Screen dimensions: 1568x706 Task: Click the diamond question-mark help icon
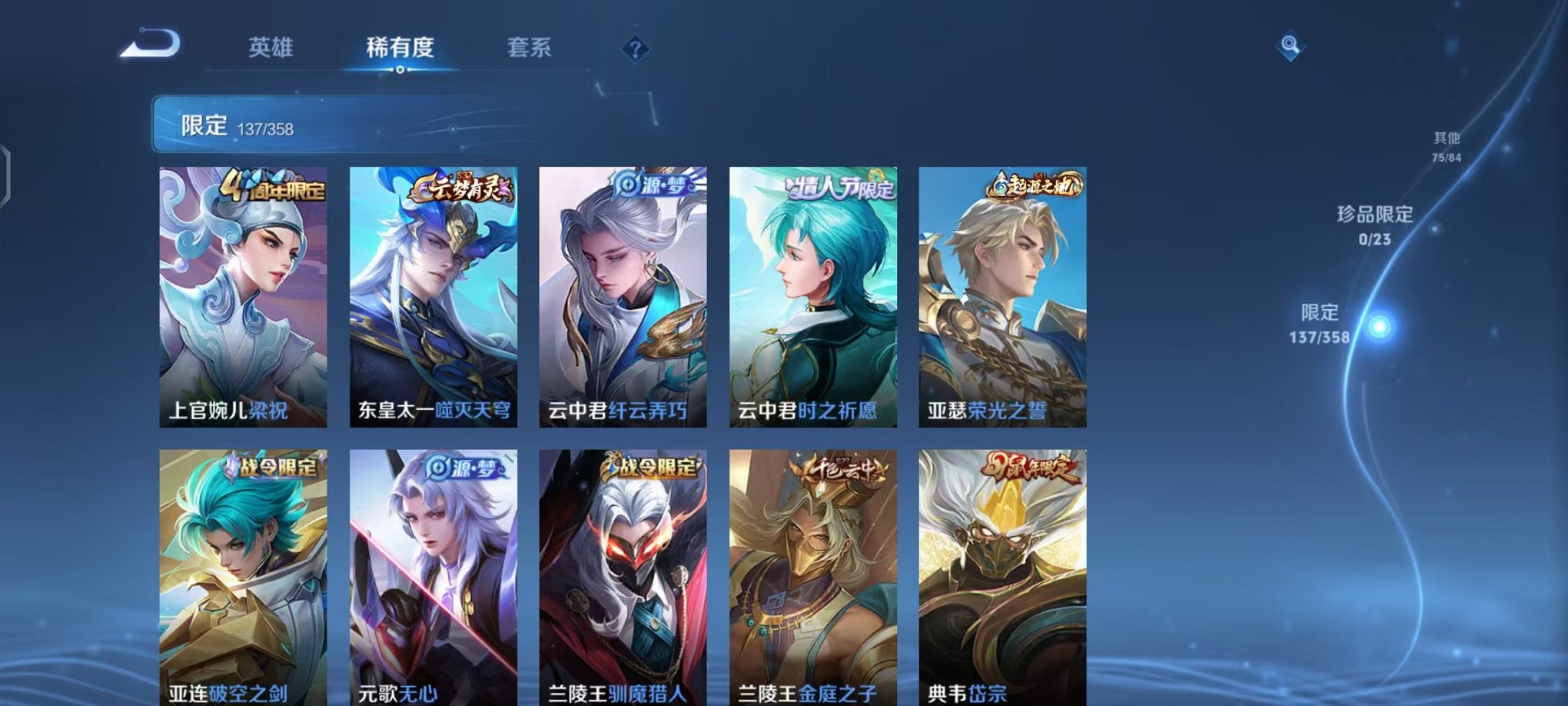[636, 50]
